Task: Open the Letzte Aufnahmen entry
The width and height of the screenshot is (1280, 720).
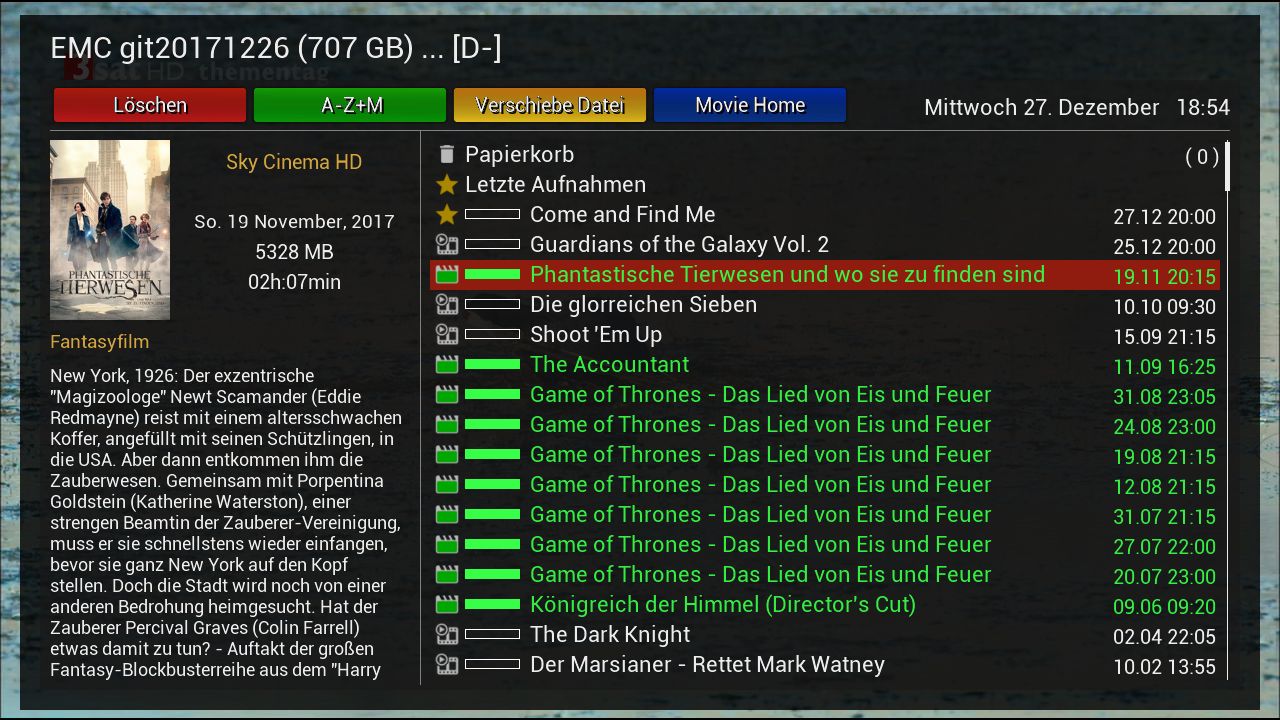Action: pos(555,185)
